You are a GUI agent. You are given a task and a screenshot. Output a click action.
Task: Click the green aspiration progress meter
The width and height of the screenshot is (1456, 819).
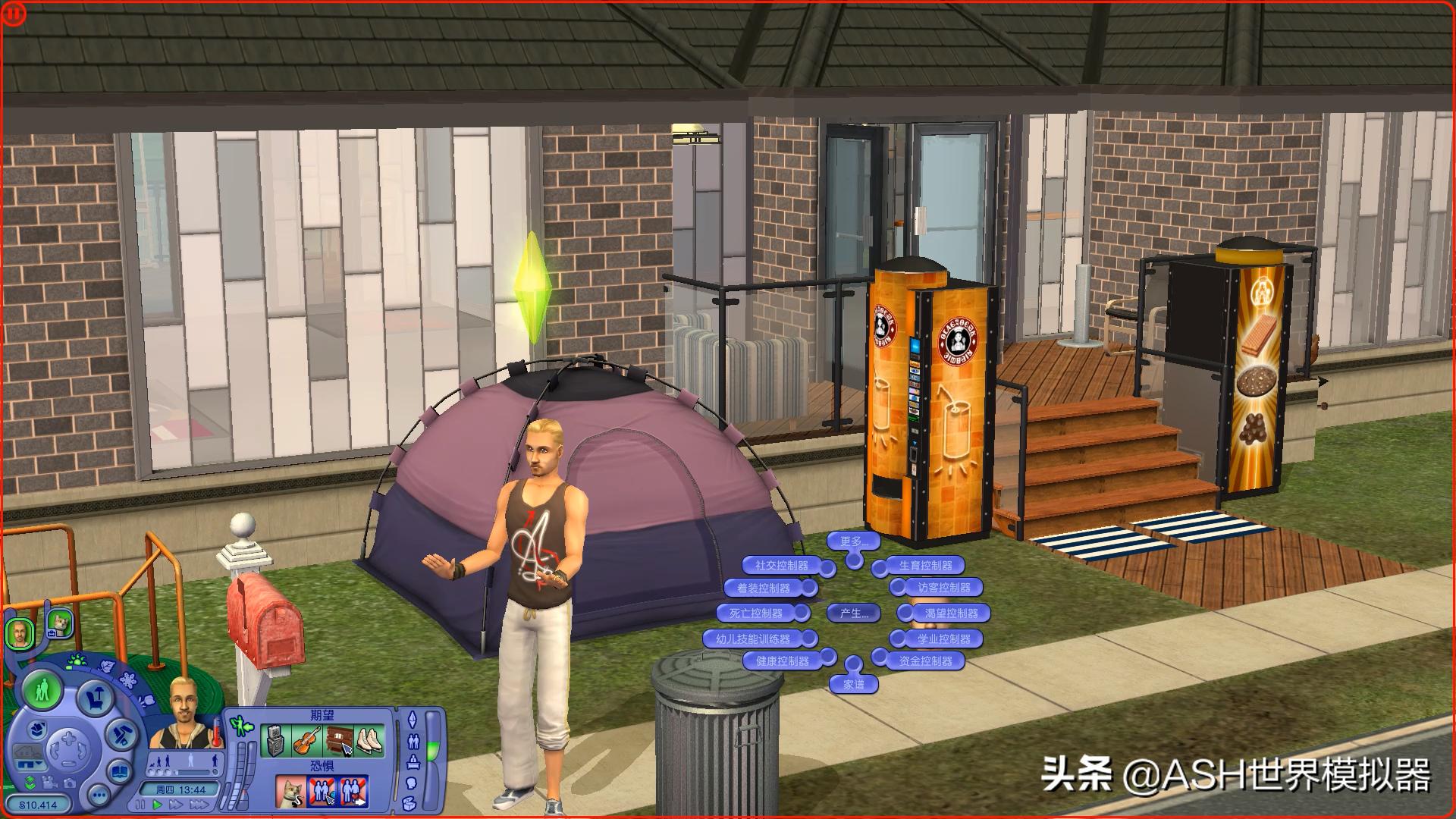(433, 749)
